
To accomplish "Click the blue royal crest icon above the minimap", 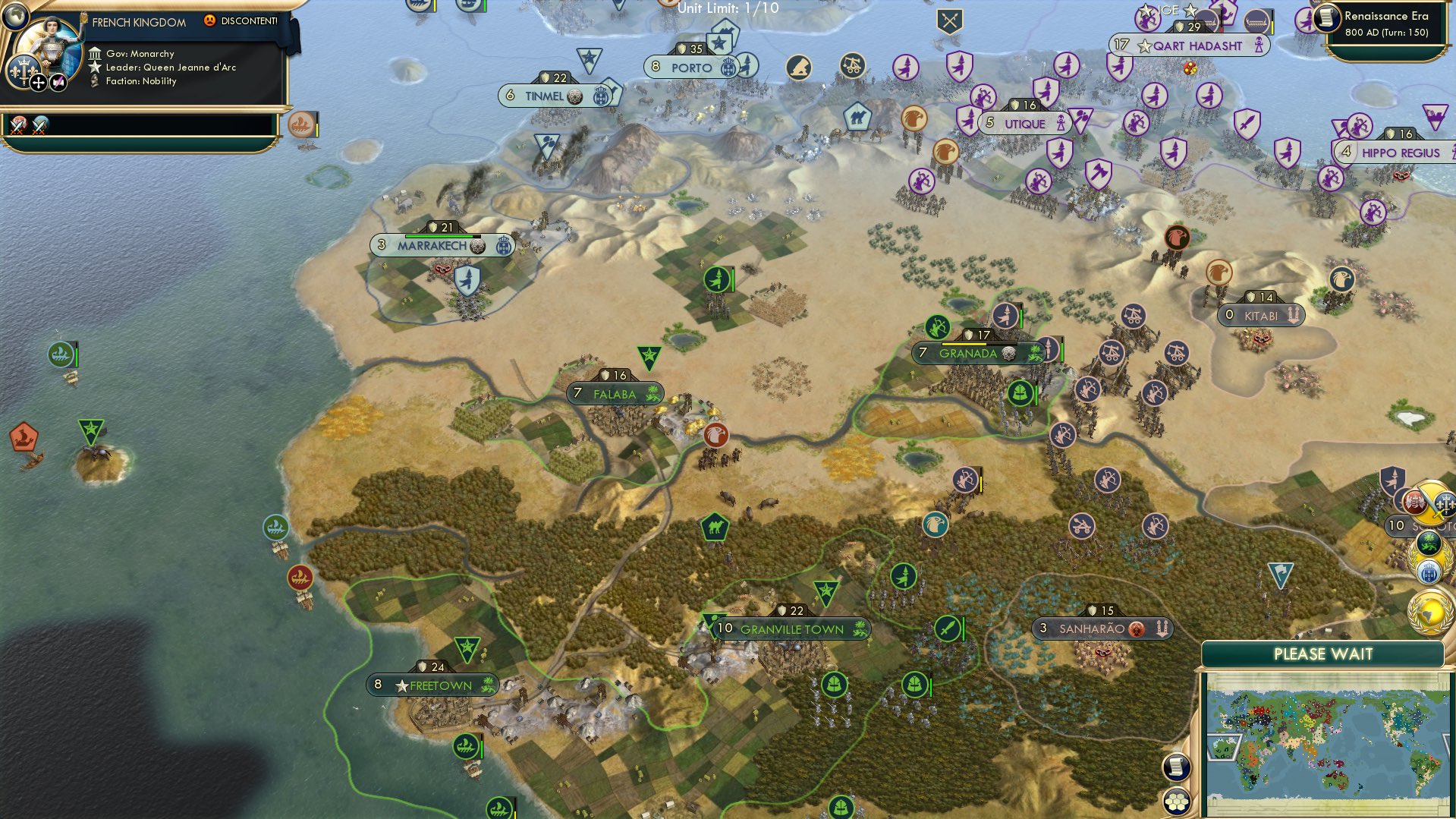I will click(x=1429, y=570).
